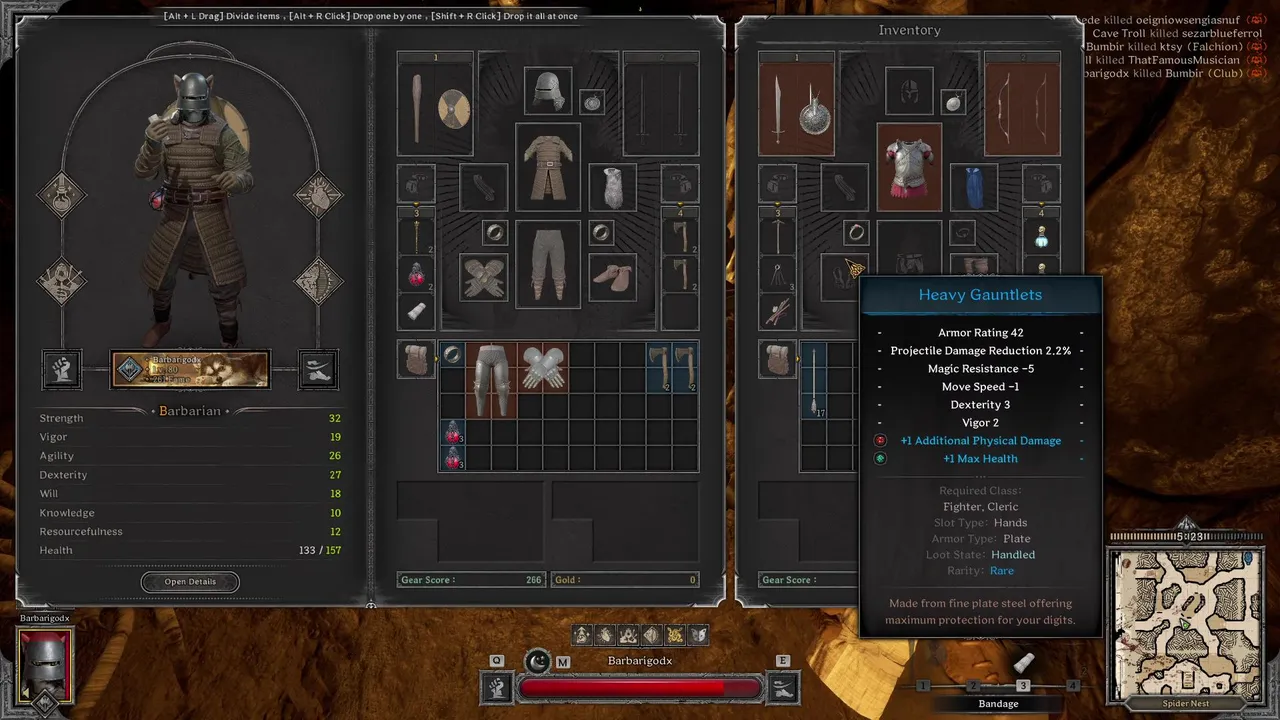This screenshot has height=720, width=1280.
Task: Open Details for character stats
Action: [190, 581]
